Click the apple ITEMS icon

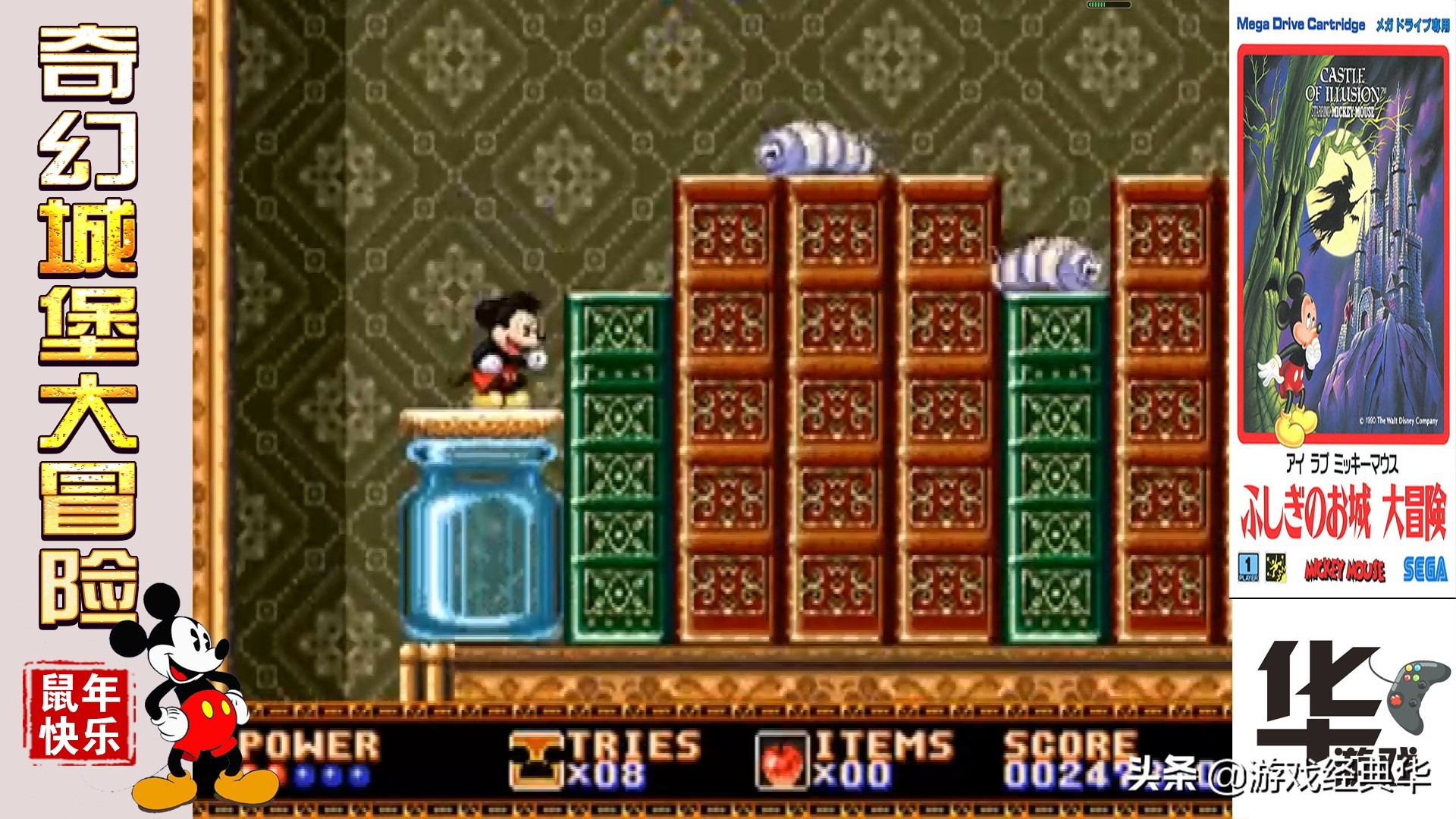point(783,761)
